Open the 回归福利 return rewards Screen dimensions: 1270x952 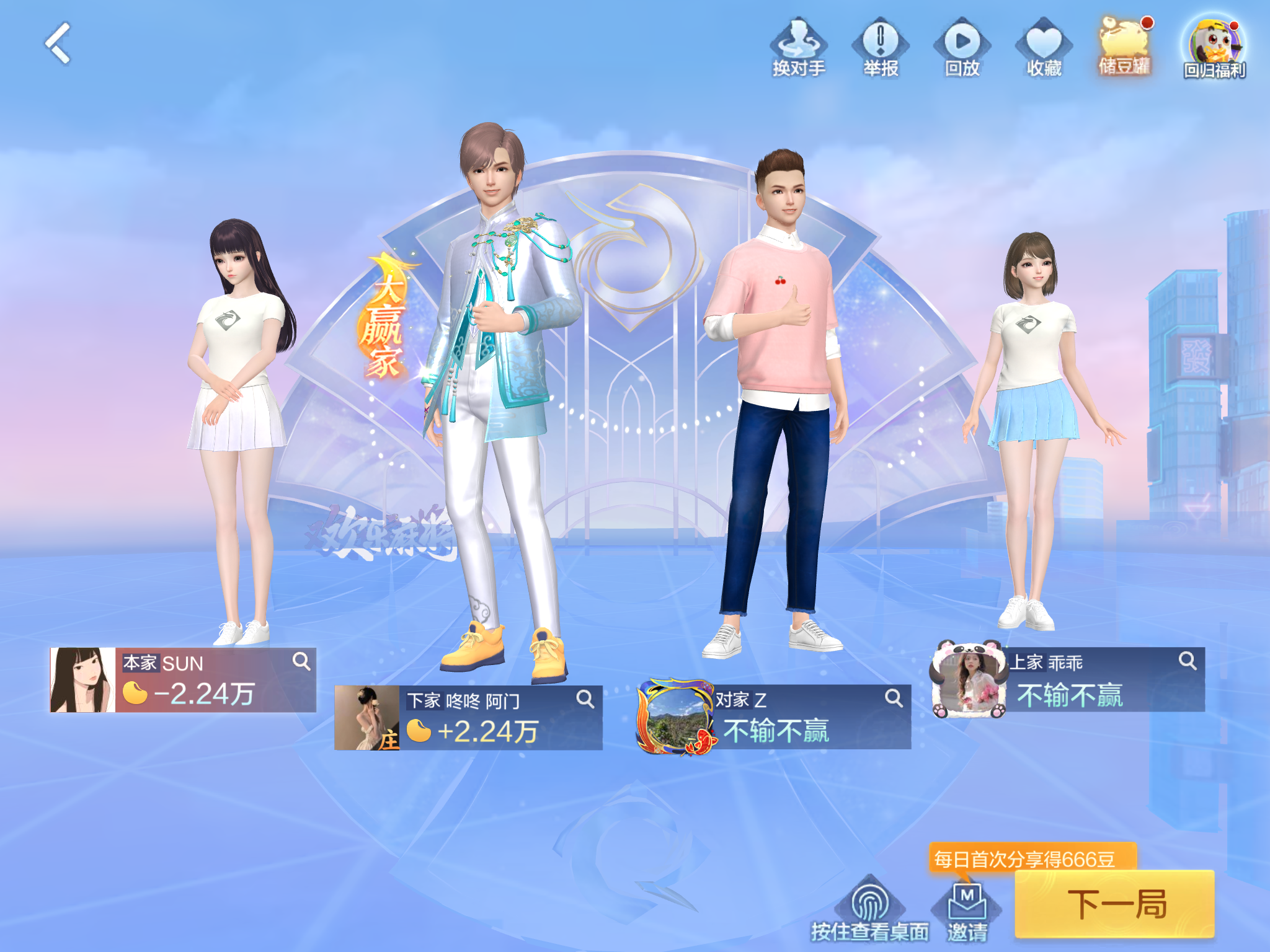coord(1214,47)
